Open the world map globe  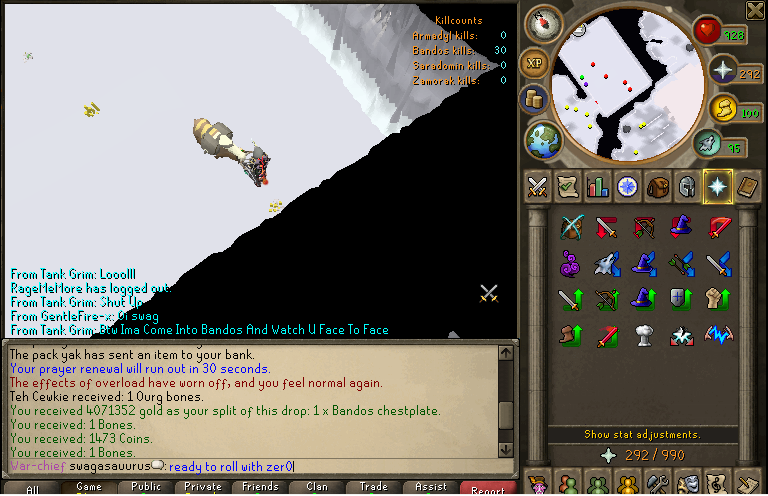[543, 138]
